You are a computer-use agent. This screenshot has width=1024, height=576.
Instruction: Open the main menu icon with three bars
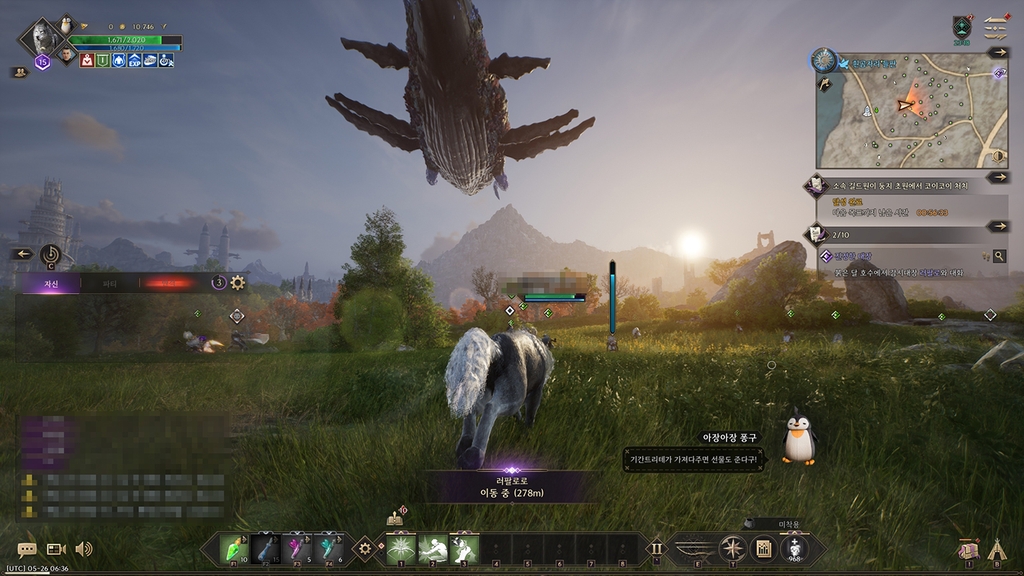click(995, 26)
